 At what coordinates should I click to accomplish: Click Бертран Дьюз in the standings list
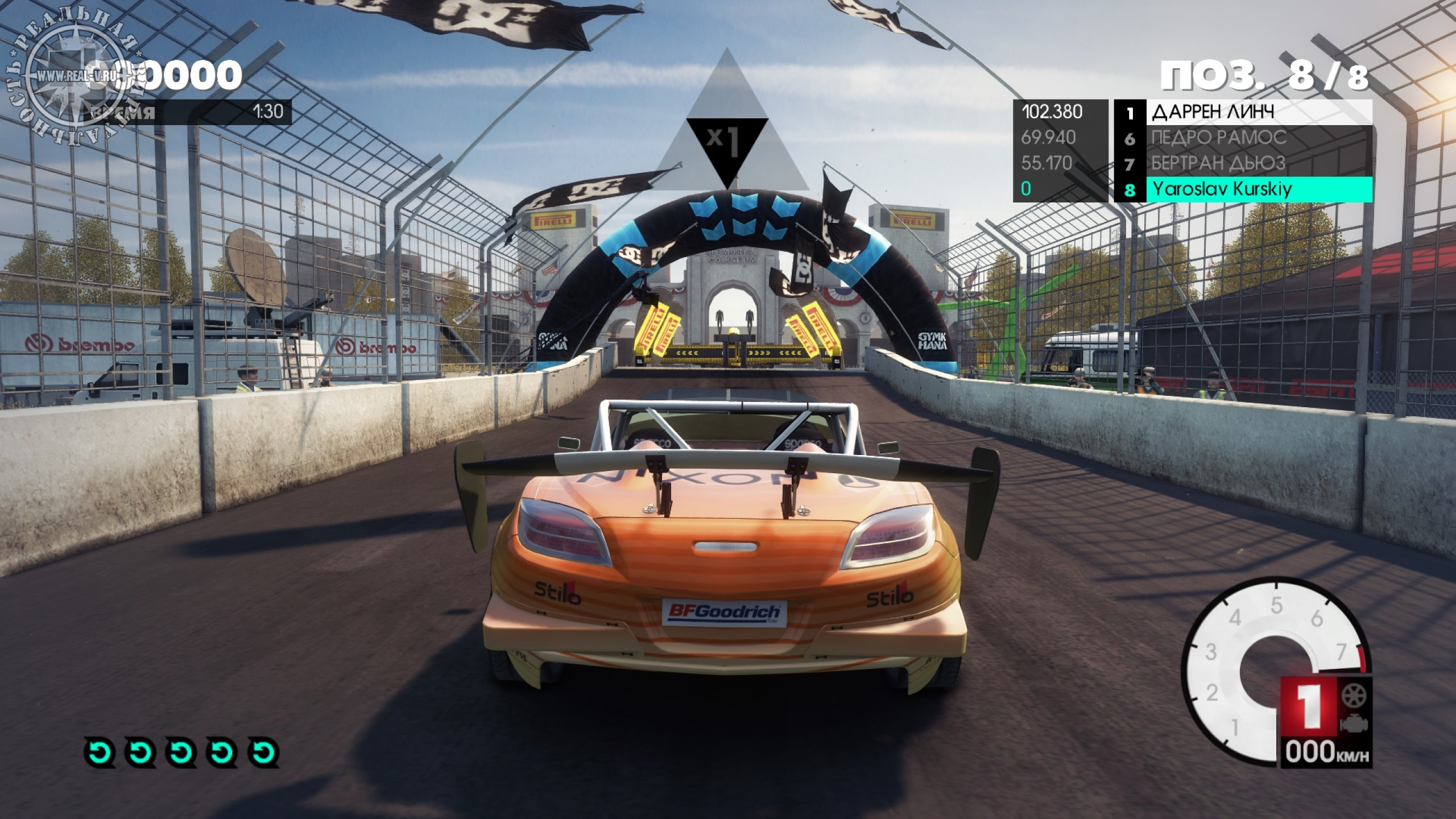1242,163
